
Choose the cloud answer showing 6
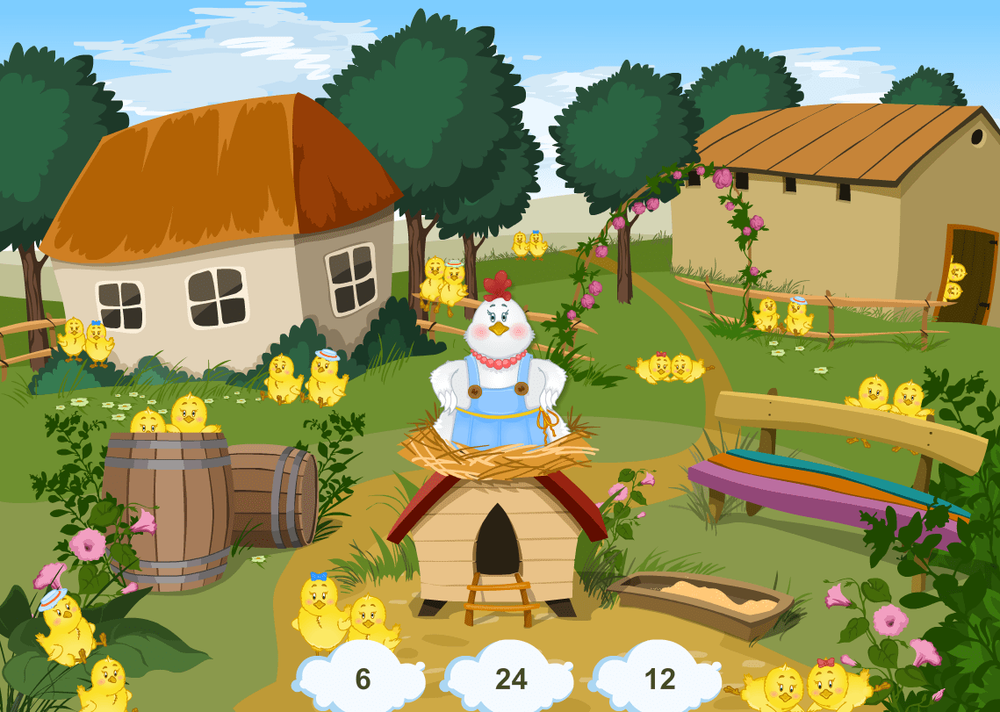click(x=362, y=679)
